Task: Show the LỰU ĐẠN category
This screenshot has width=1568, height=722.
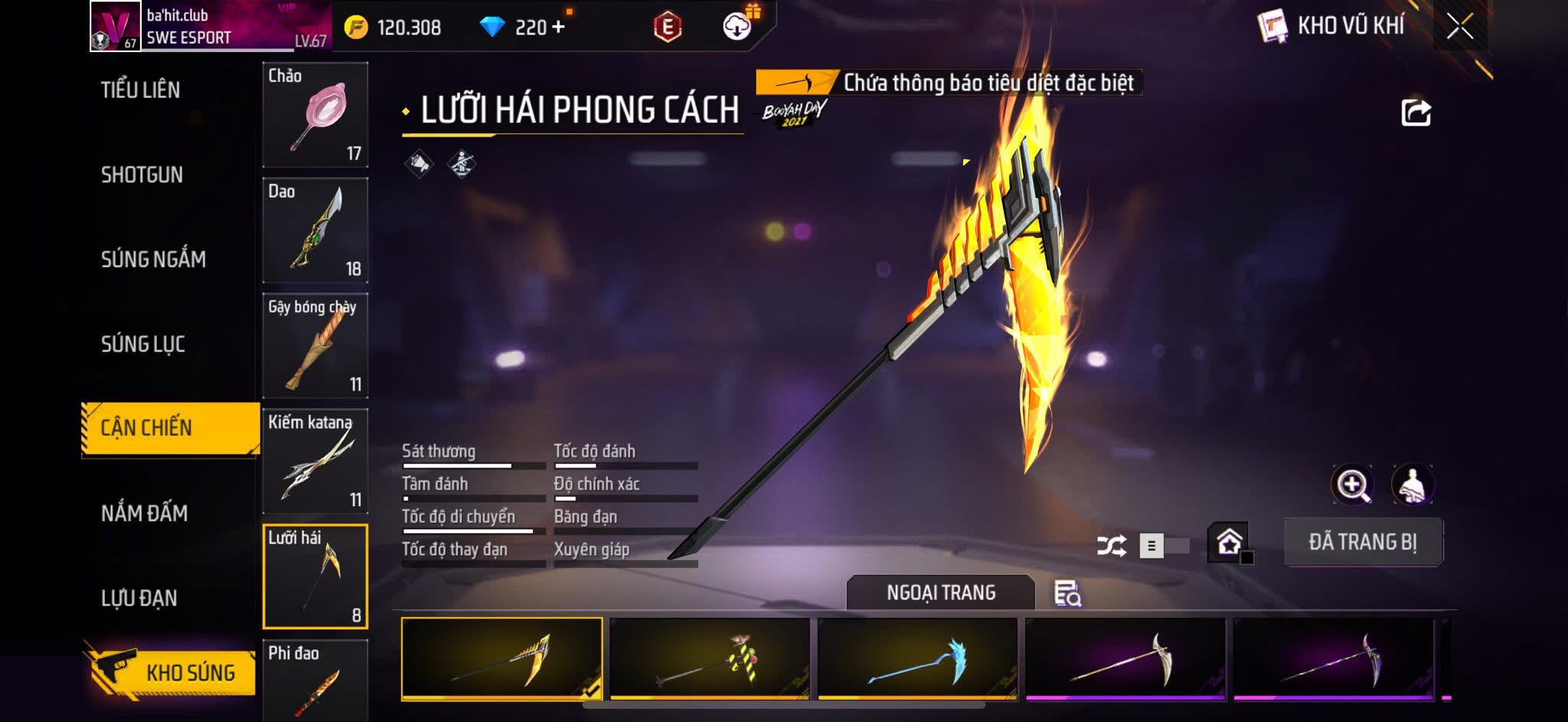Action: pyautogui.click(x=139, y=597)
